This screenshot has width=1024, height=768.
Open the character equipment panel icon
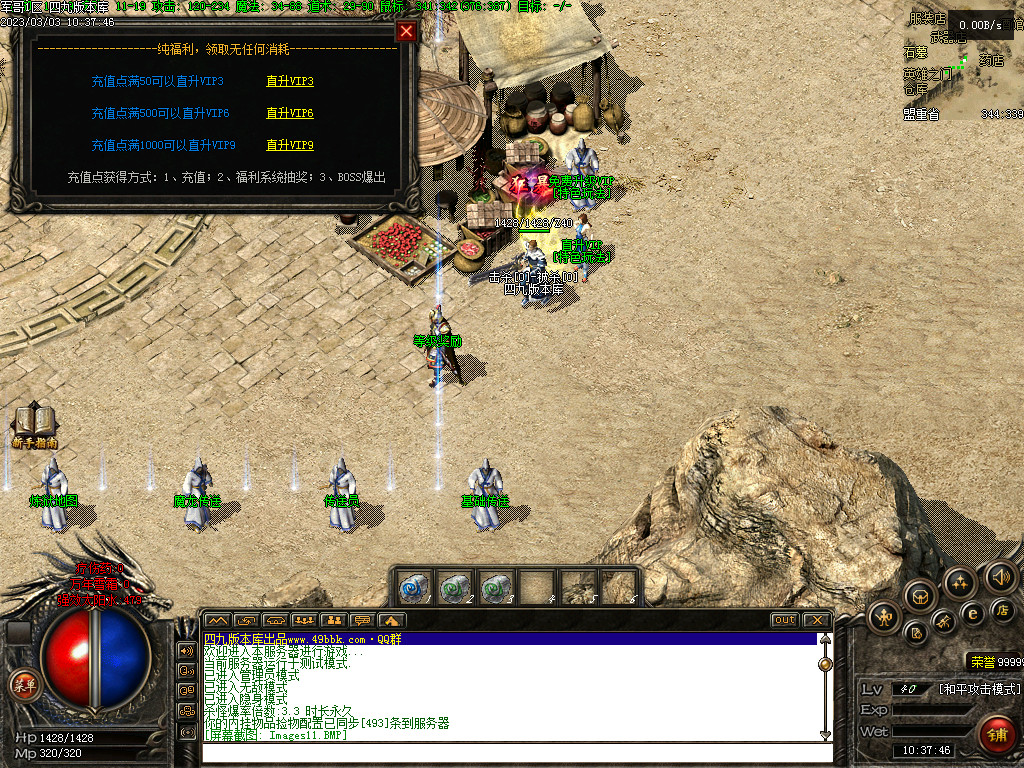(x=884, y=616)
